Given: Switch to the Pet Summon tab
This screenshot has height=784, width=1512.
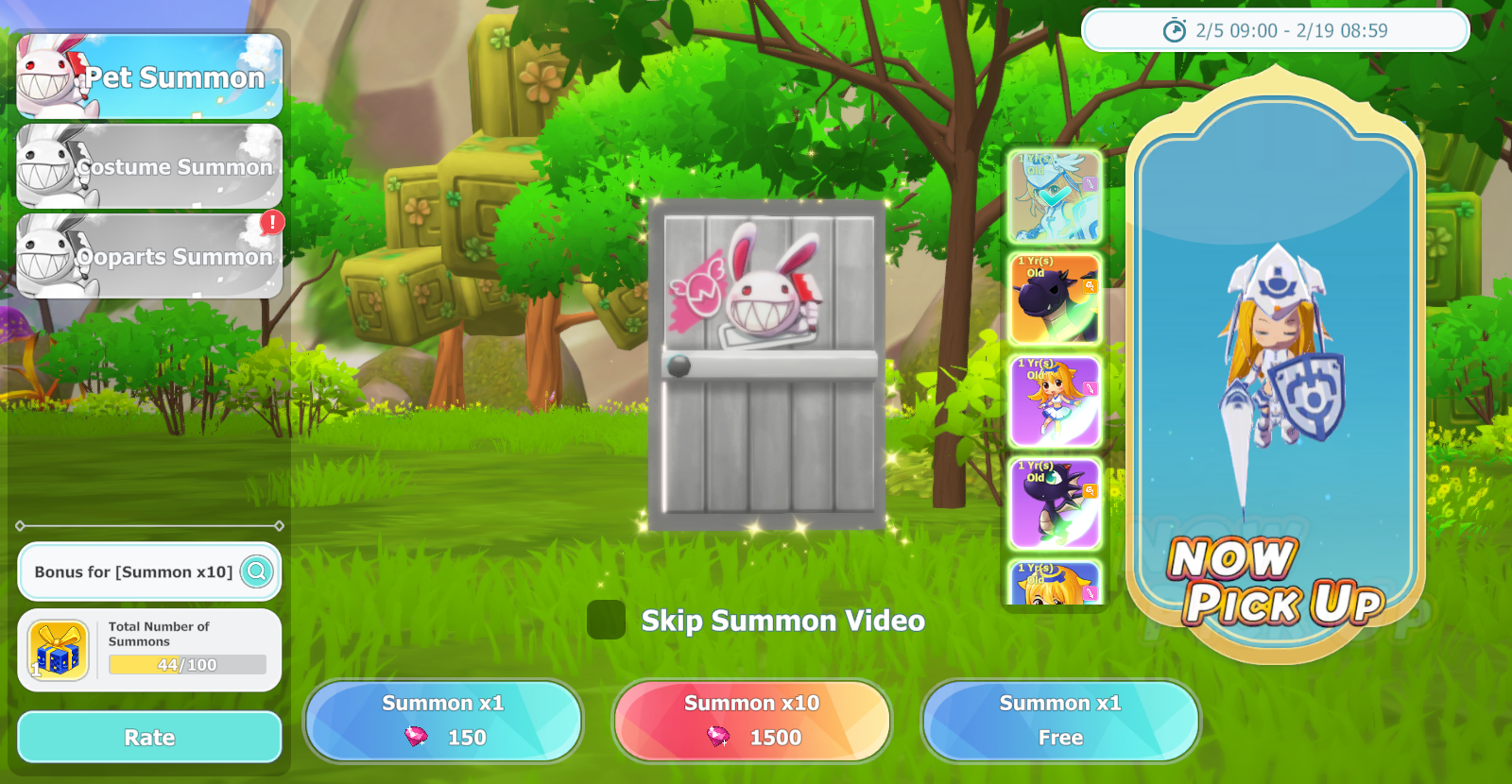Looking at the screenshot, I should click(x=149, y=77).
